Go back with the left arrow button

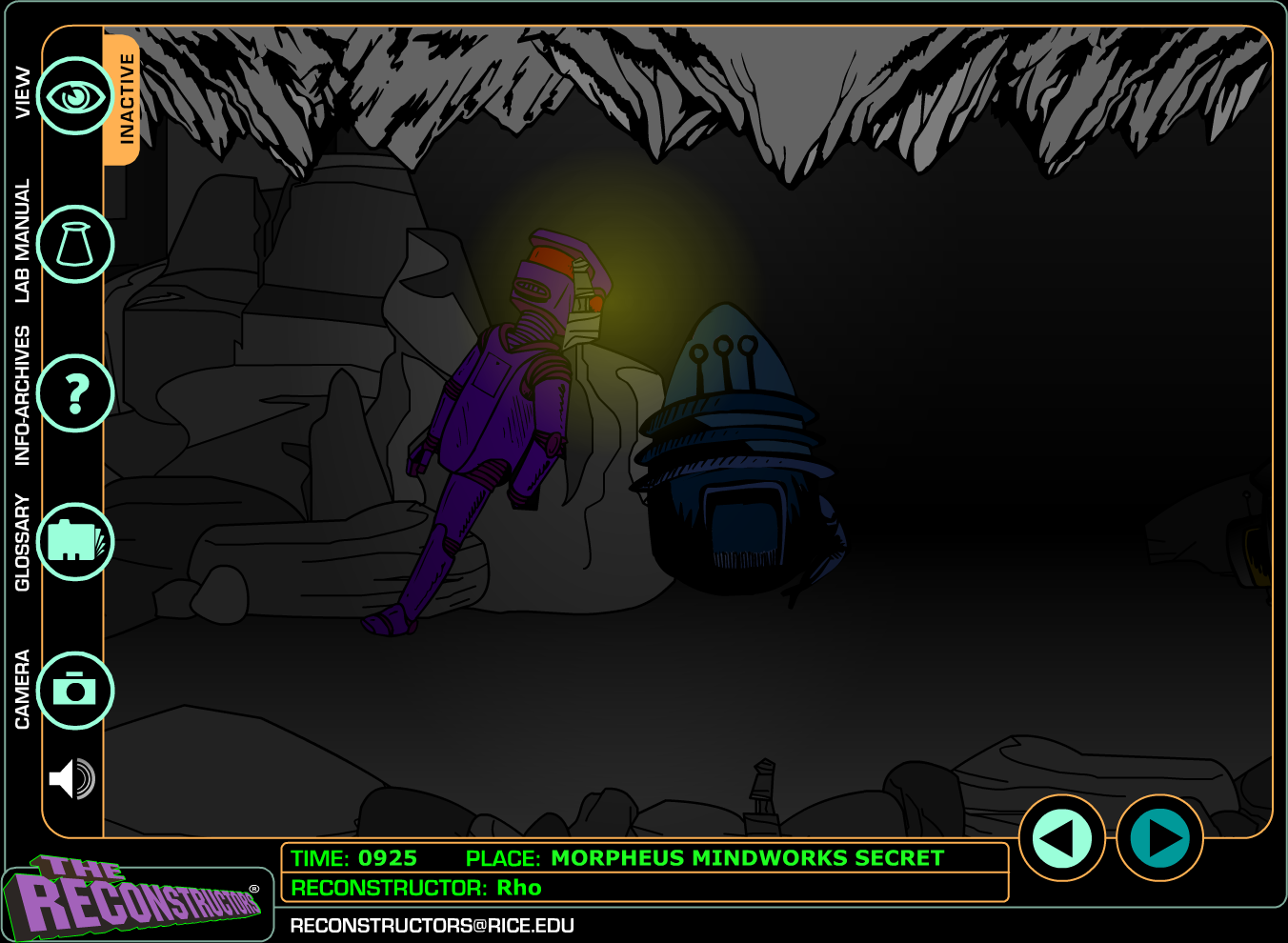click(x=1061, y=838)
